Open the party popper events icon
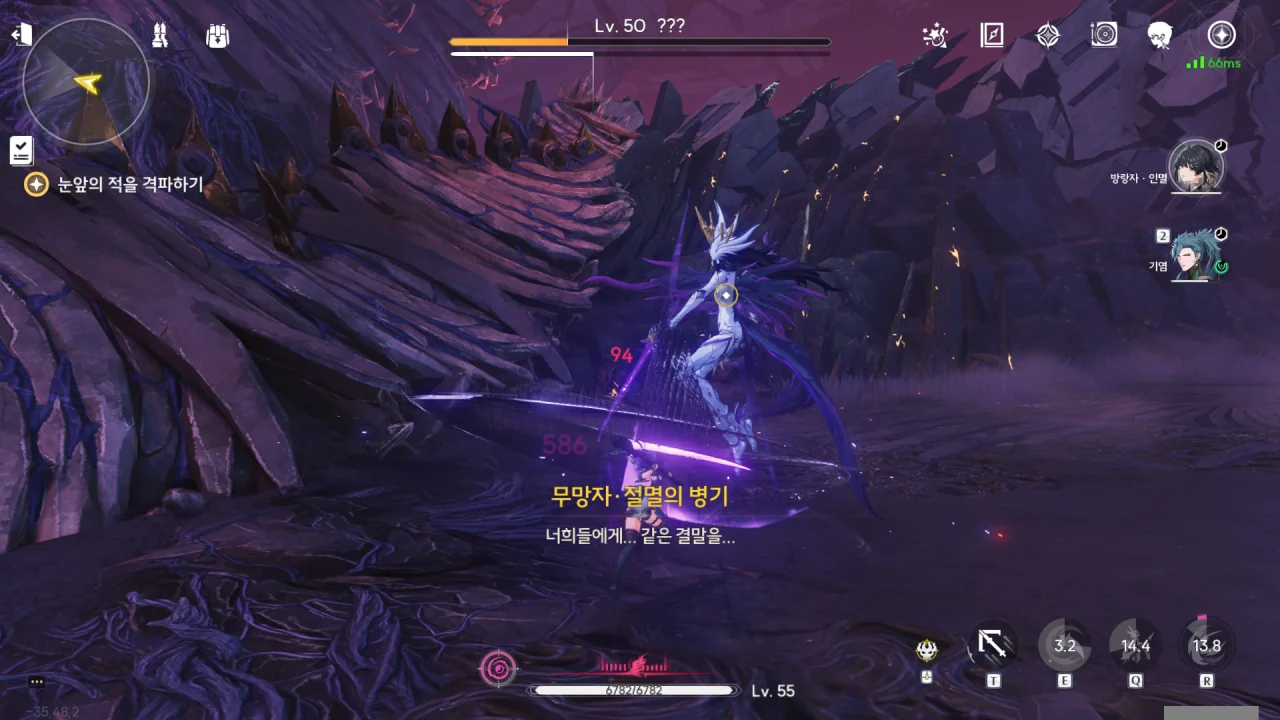Image resolution: width=1280 pixels, height=720 pixels. (x=935, y=36)
